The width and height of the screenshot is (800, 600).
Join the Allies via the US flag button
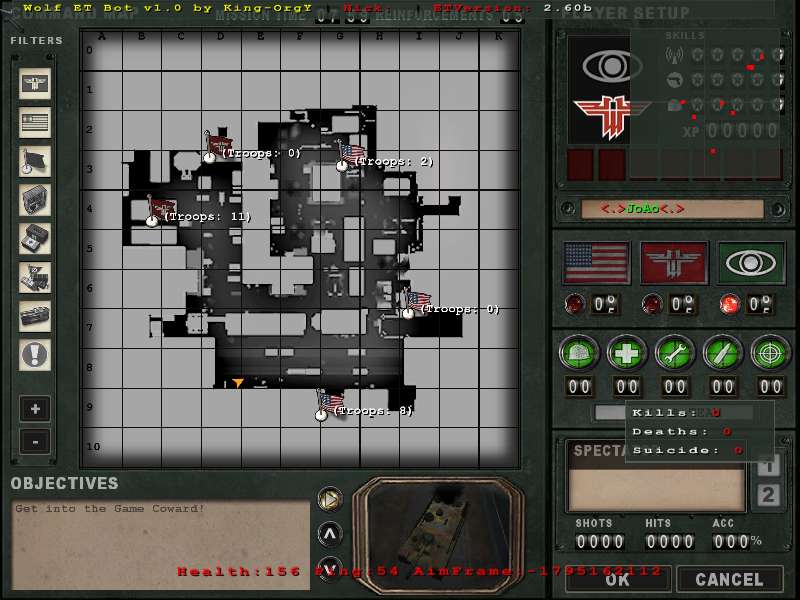click(597, 263)
